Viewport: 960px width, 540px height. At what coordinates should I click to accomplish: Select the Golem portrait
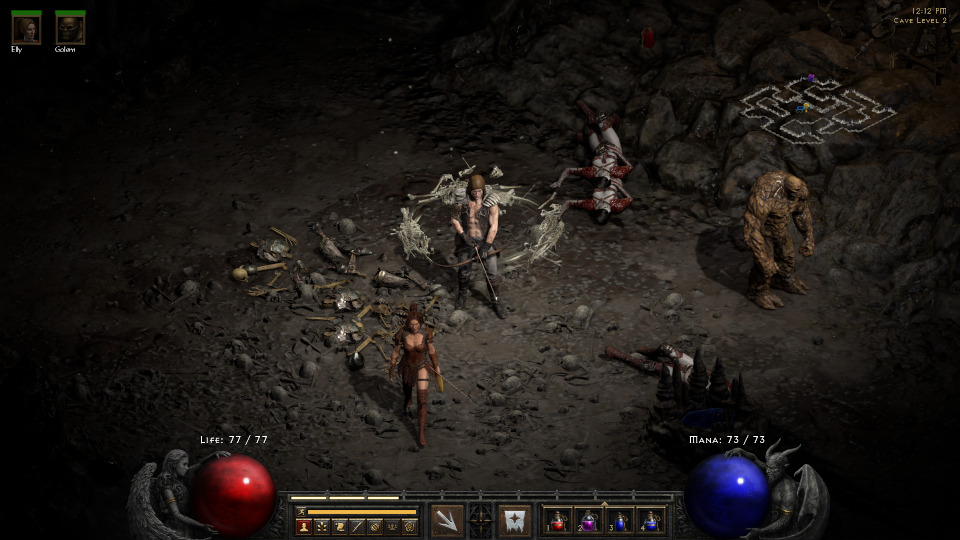(x=70, y=29)
